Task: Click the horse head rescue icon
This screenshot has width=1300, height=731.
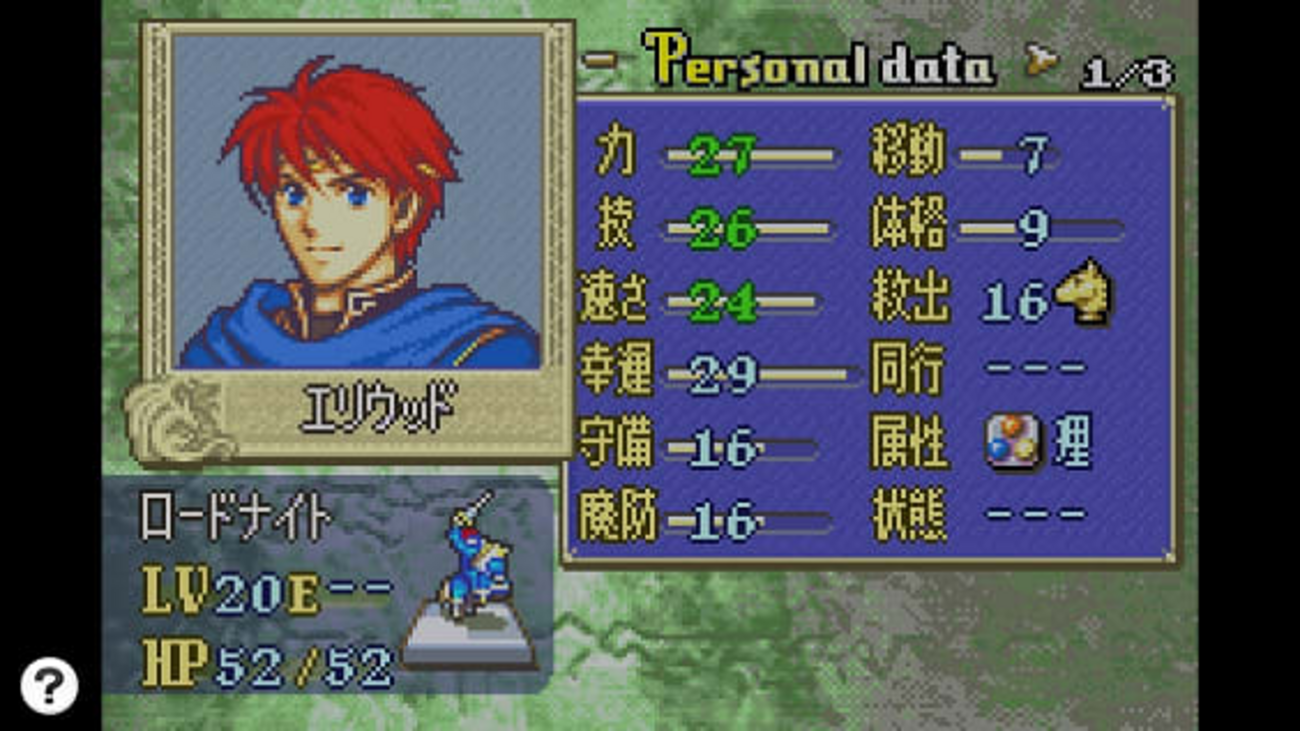Action: click(x=1084, y=293)
